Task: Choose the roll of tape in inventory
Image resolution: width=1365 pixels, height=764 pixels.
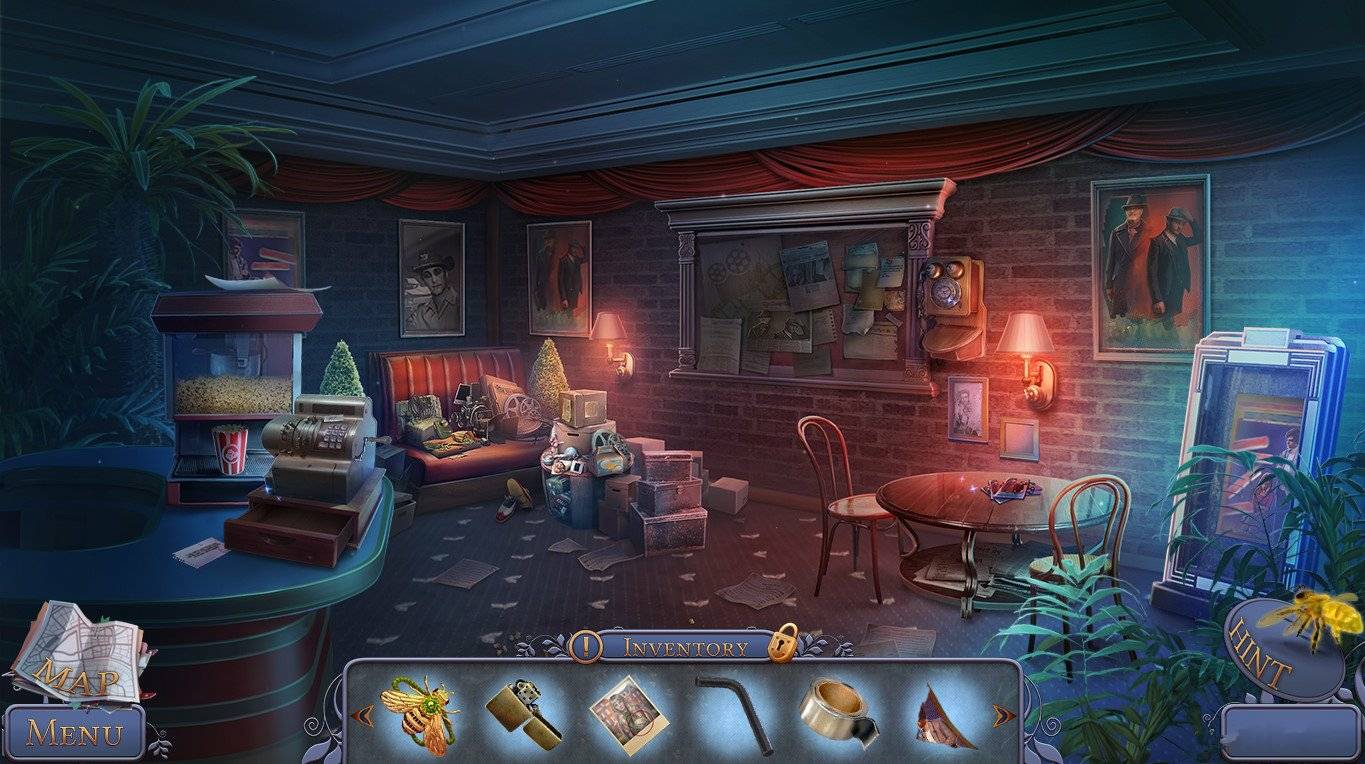Action: click(x=837, y=712)
